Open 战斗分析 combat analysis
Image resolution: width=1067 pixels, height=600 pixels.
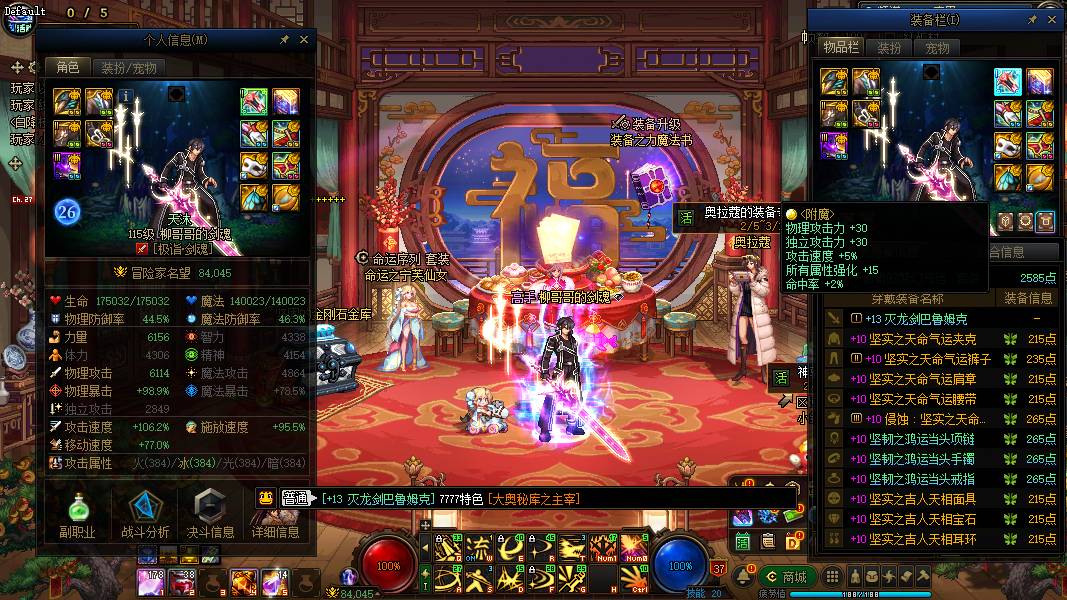coord(145,511)
